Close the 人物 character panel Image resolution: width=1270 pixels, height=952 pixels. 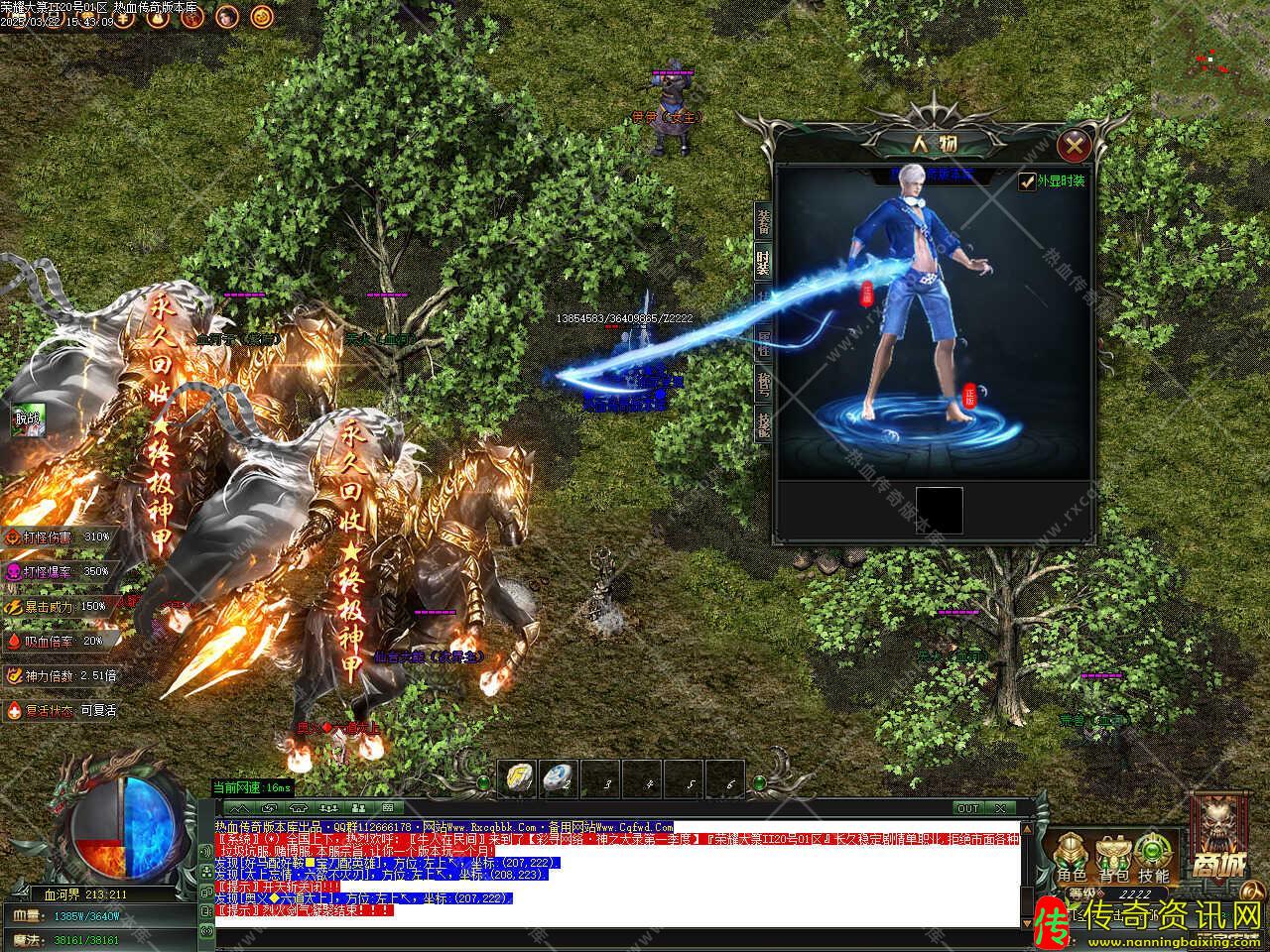(1074, 147)
